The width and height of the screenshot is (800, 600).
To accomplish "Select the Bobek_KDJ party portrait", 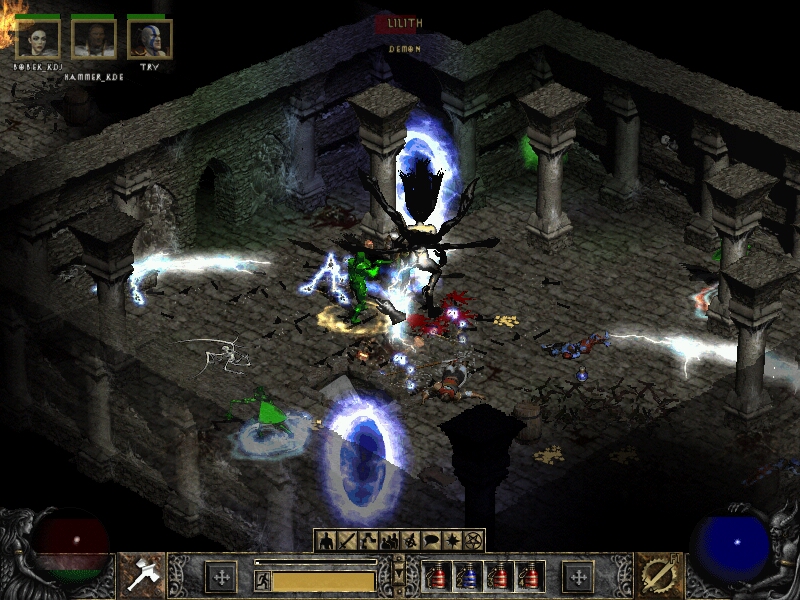I will pyautogui.click(x=38, y=39).
